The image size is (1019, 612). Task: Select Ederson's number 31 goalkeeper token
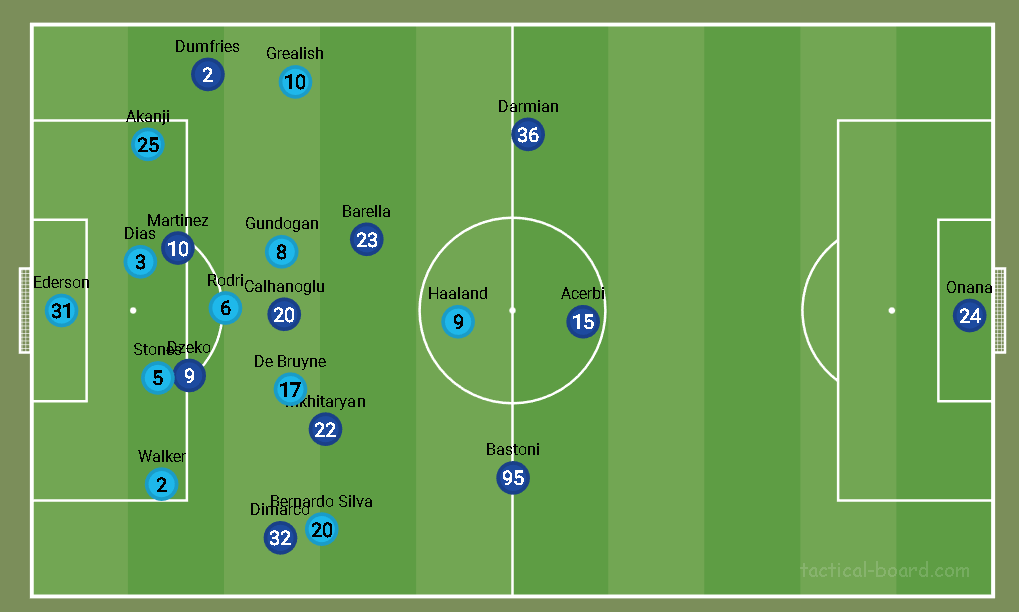tap(62, 311)
